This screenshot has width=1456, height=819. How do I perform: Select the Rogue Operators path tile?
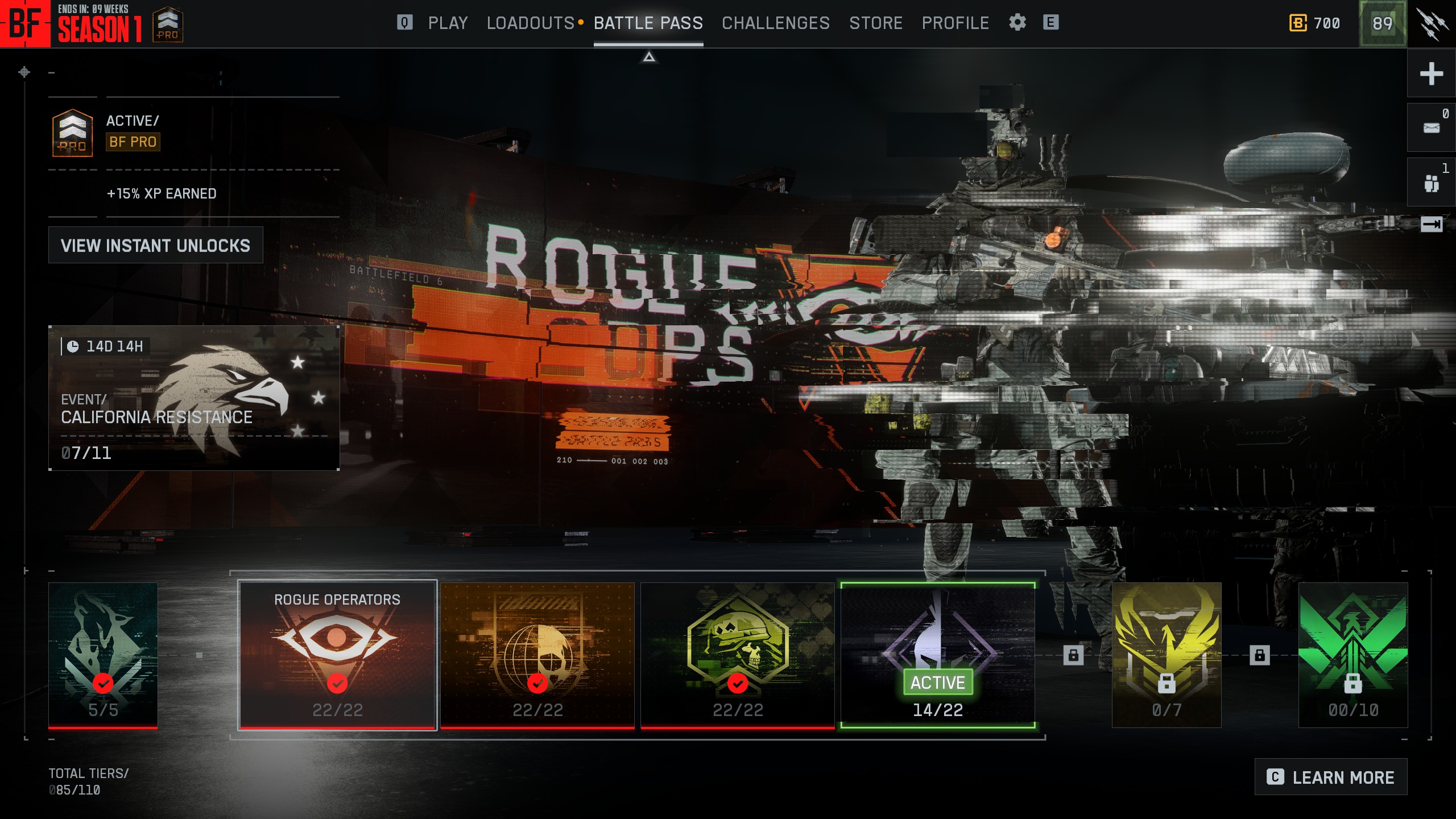(337, 655)
